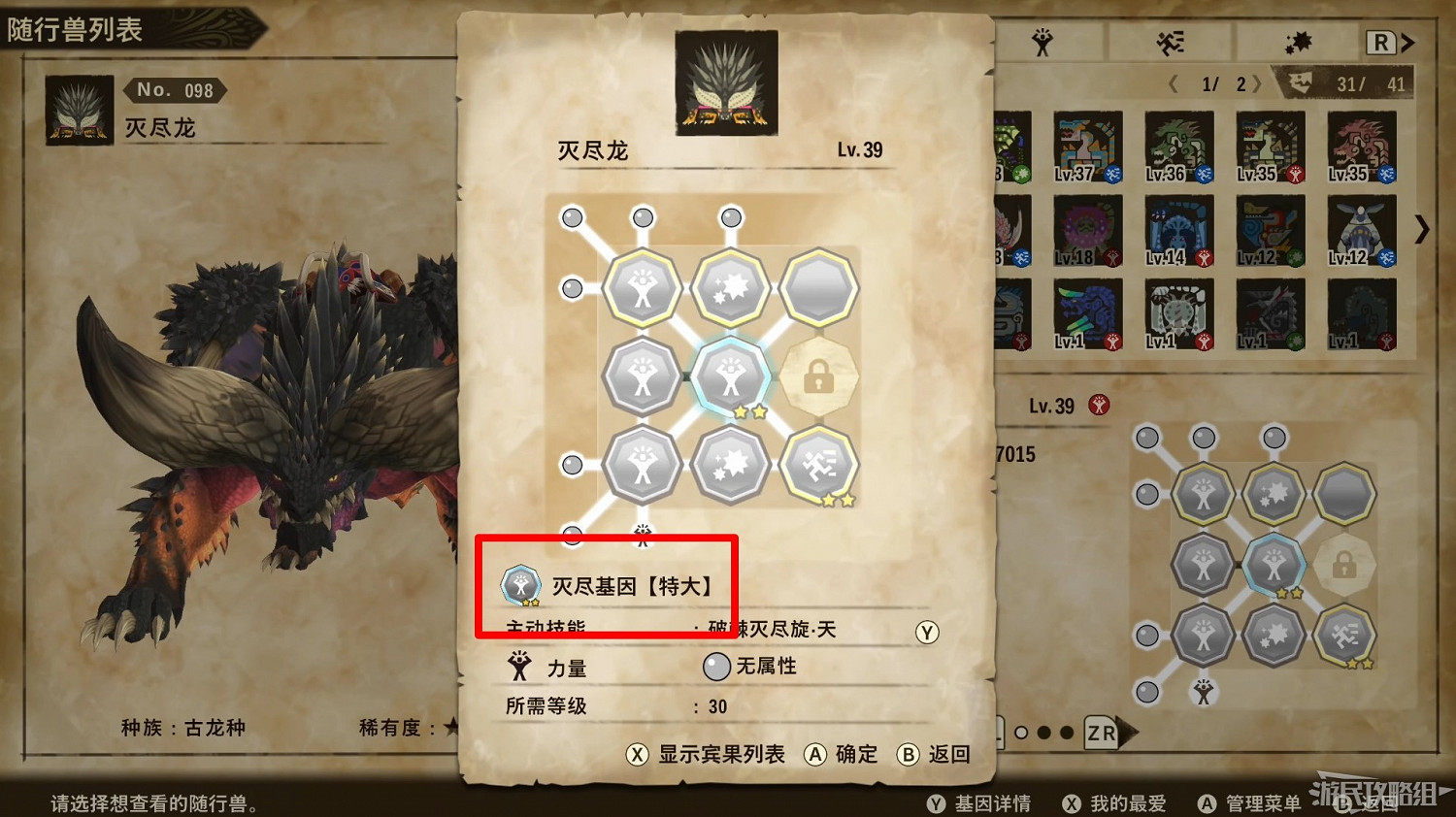Click the right arrow beside page 1/2

click(1259, 83)
